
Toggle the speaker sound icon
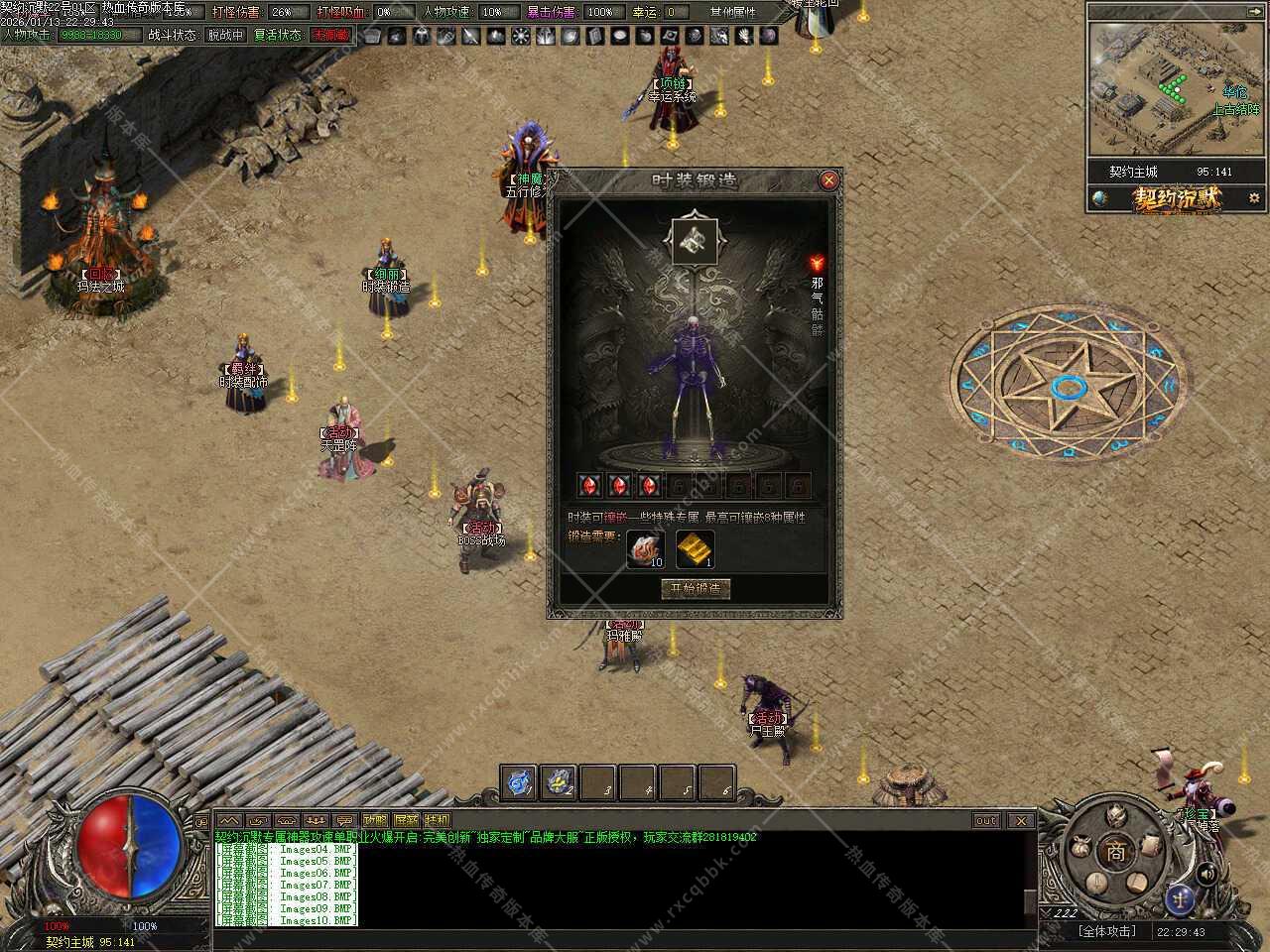pos(1207,874)
